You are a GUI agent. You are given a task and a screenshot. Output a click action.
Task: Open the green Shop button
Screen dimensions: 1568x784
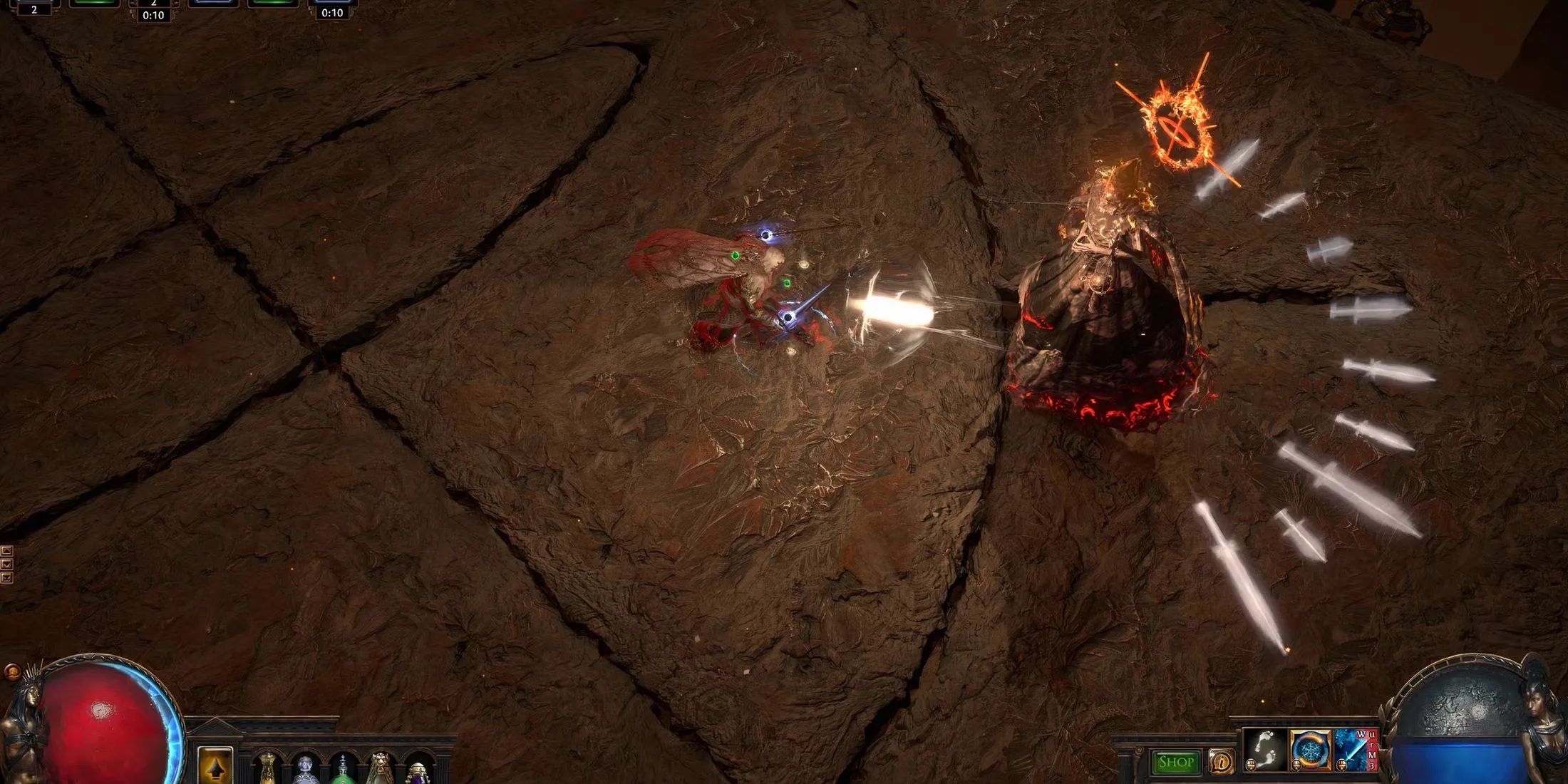[1175, 763]
